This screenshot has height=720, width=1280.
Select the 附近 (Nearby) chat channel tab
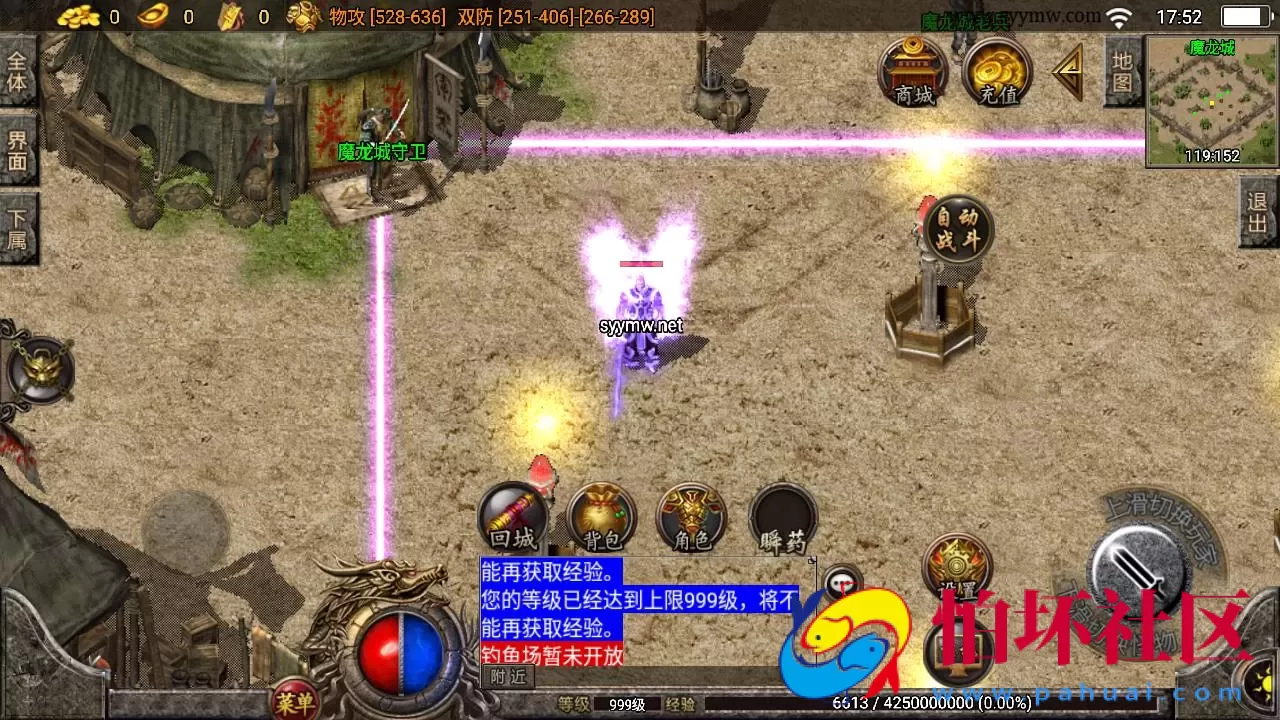click(x=505, y=677)
